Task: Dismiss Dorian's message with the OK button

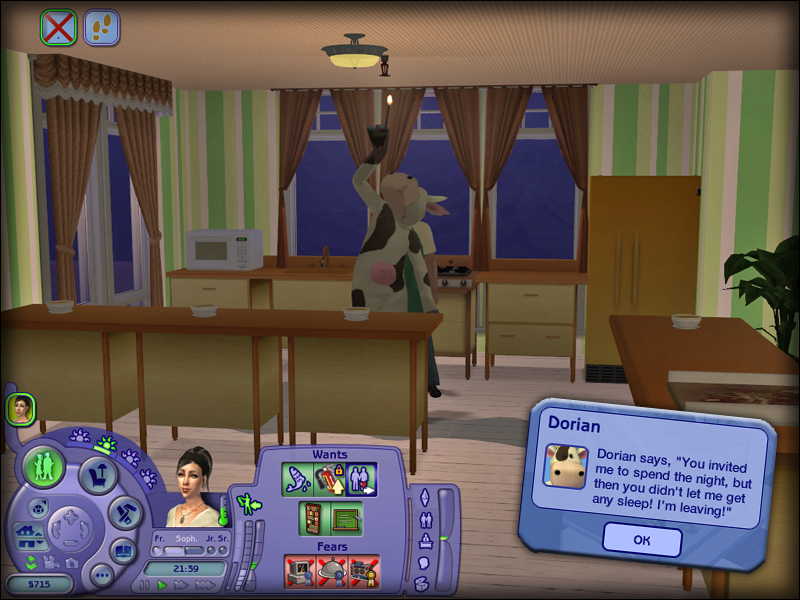Action: coord(642,540)
